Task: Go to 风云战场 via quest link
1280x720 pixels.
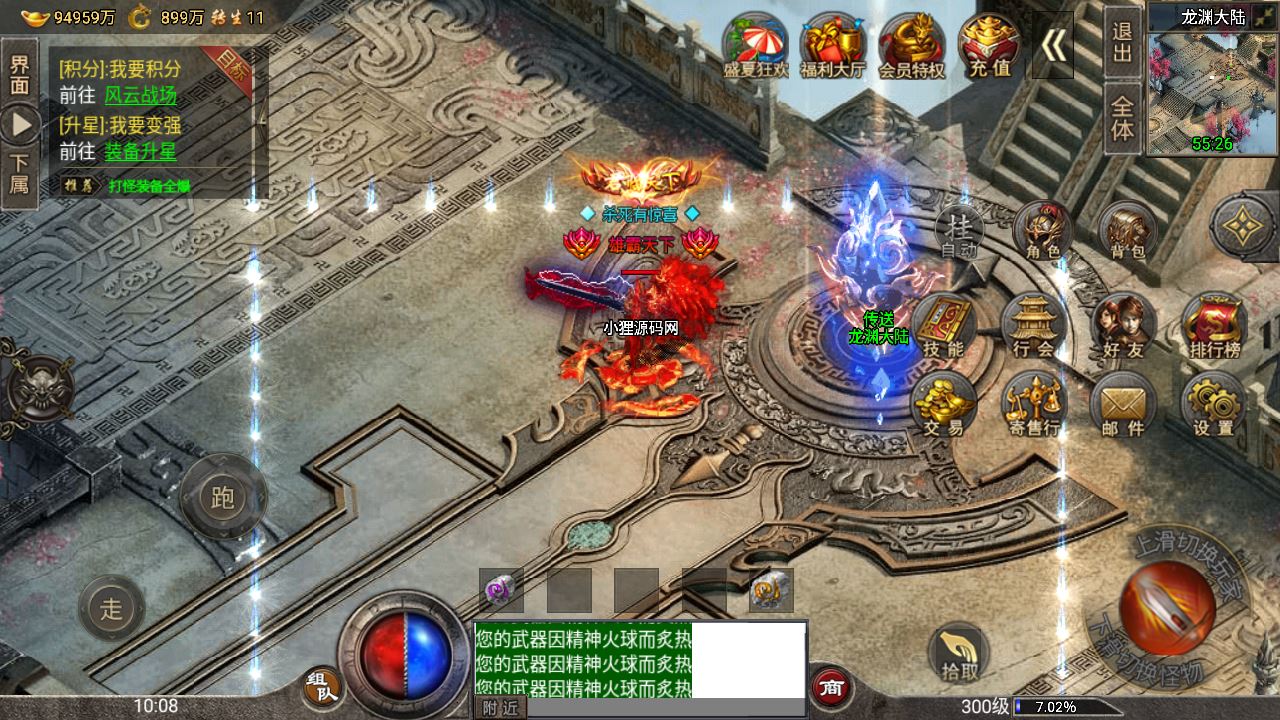Action: coord(140,95)
